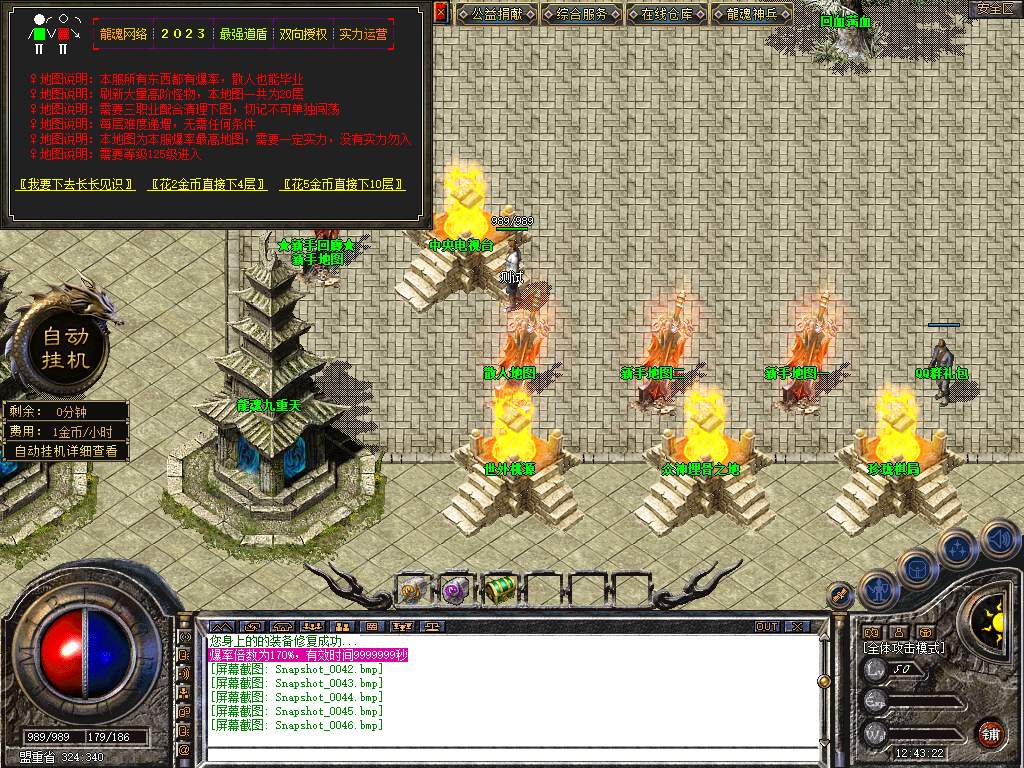Open the 公益捐献 menu
This screenshot has height=768, width=1024.
click(x=497, y=14)
